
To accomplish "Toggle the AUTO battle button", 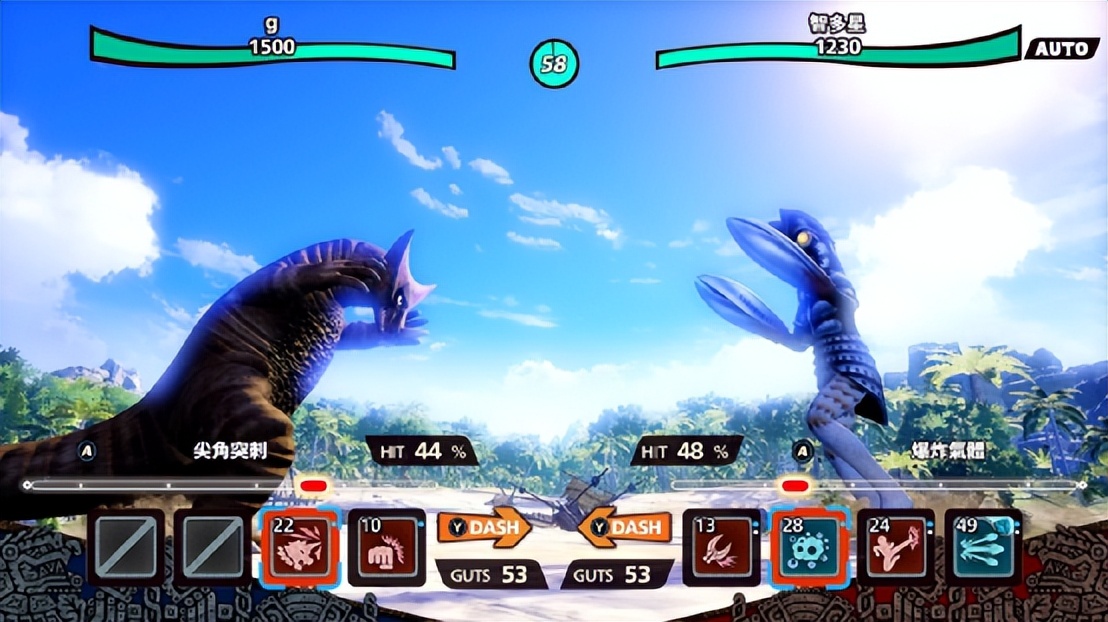I will click(x=1061, y=48).
